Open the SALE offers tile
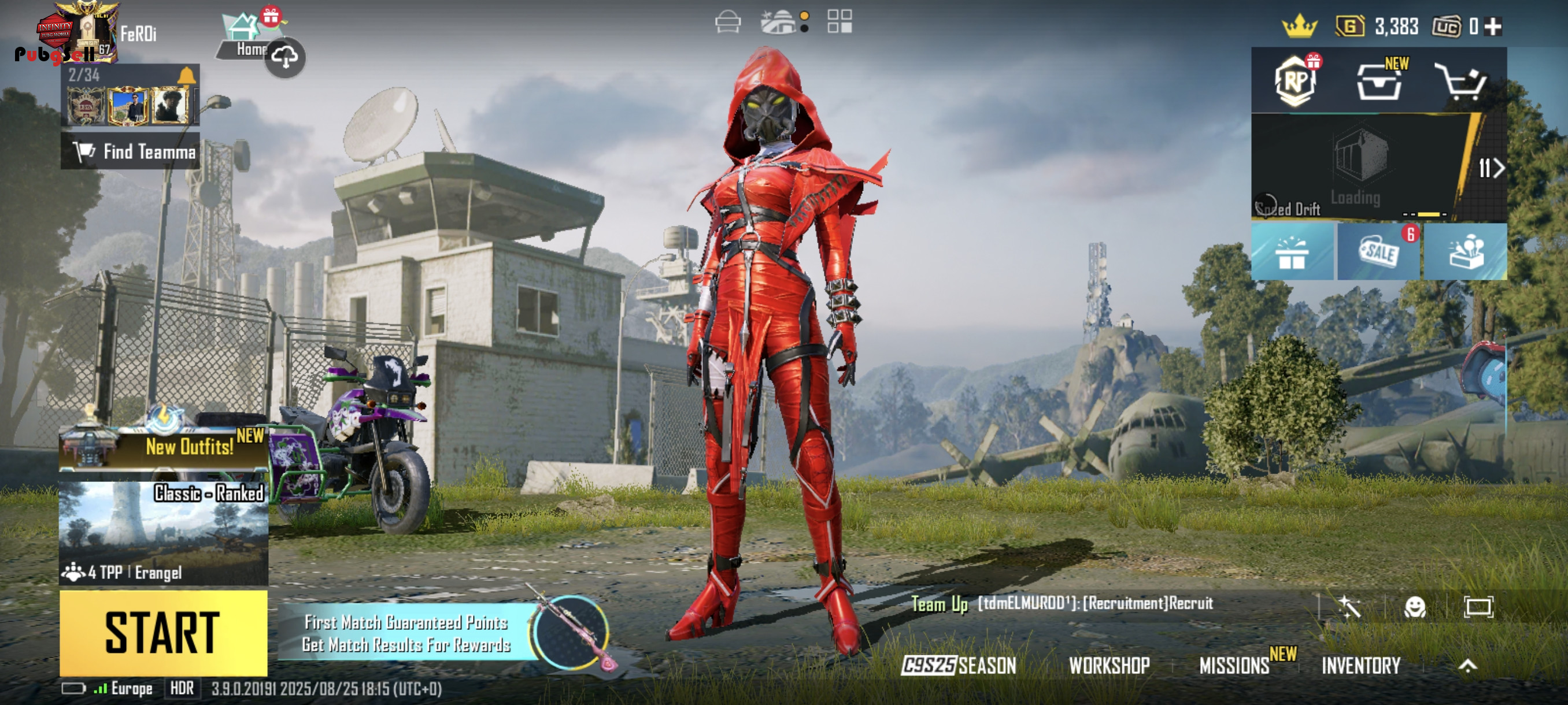The width and height of the screenshot is (1568, 705). pyautogui.click(x=1379, y=251)
